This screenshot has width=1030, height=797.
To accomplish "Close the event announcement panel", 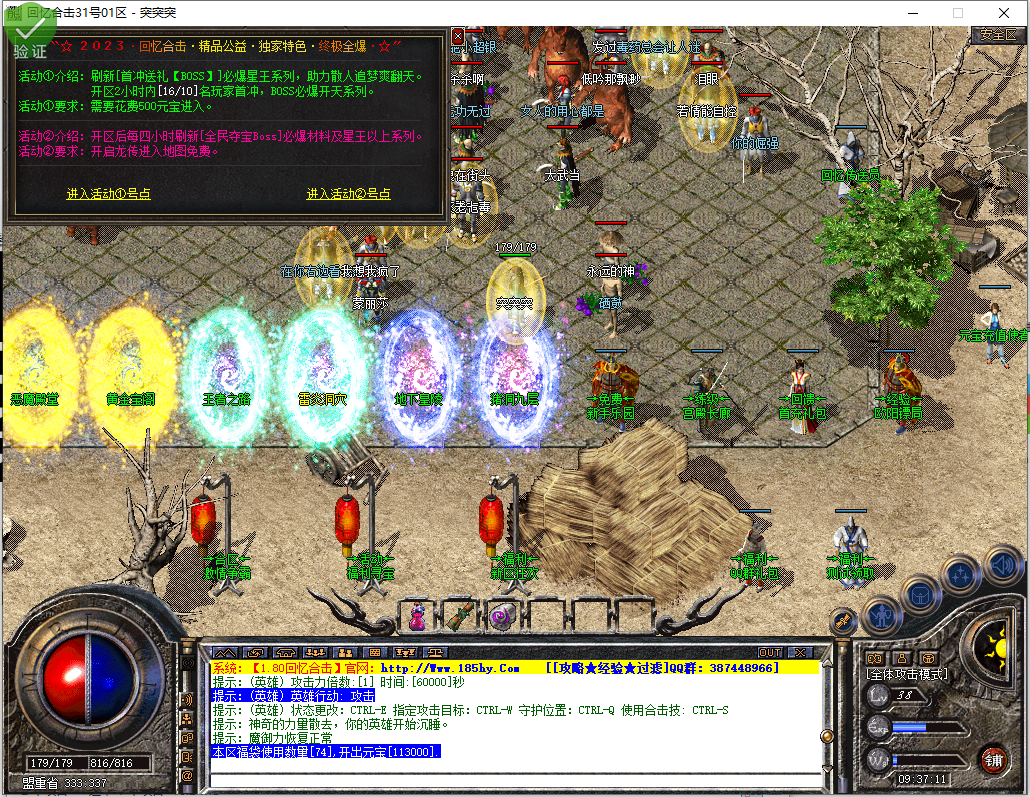I will 458,36.
